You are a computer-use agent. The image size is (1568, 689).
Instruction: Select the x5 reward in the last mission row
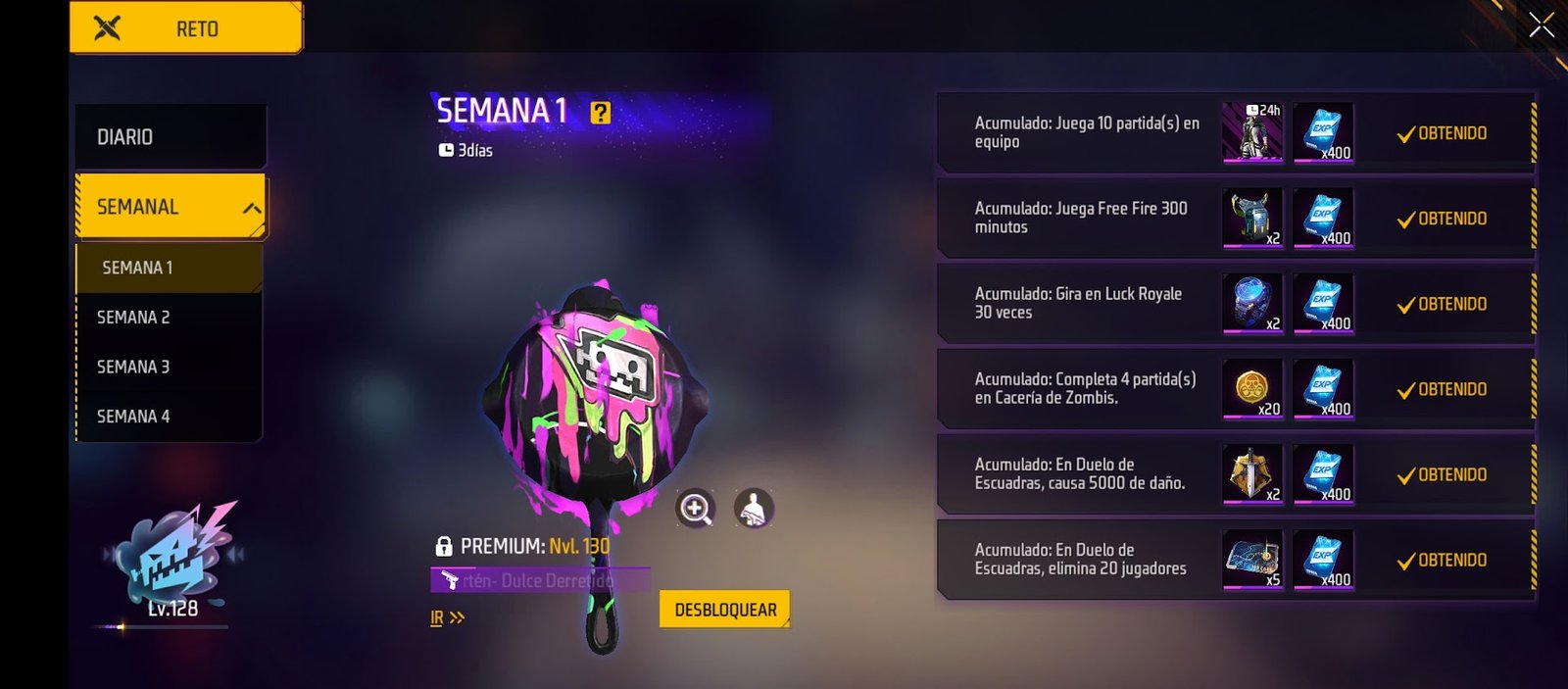1252,560
